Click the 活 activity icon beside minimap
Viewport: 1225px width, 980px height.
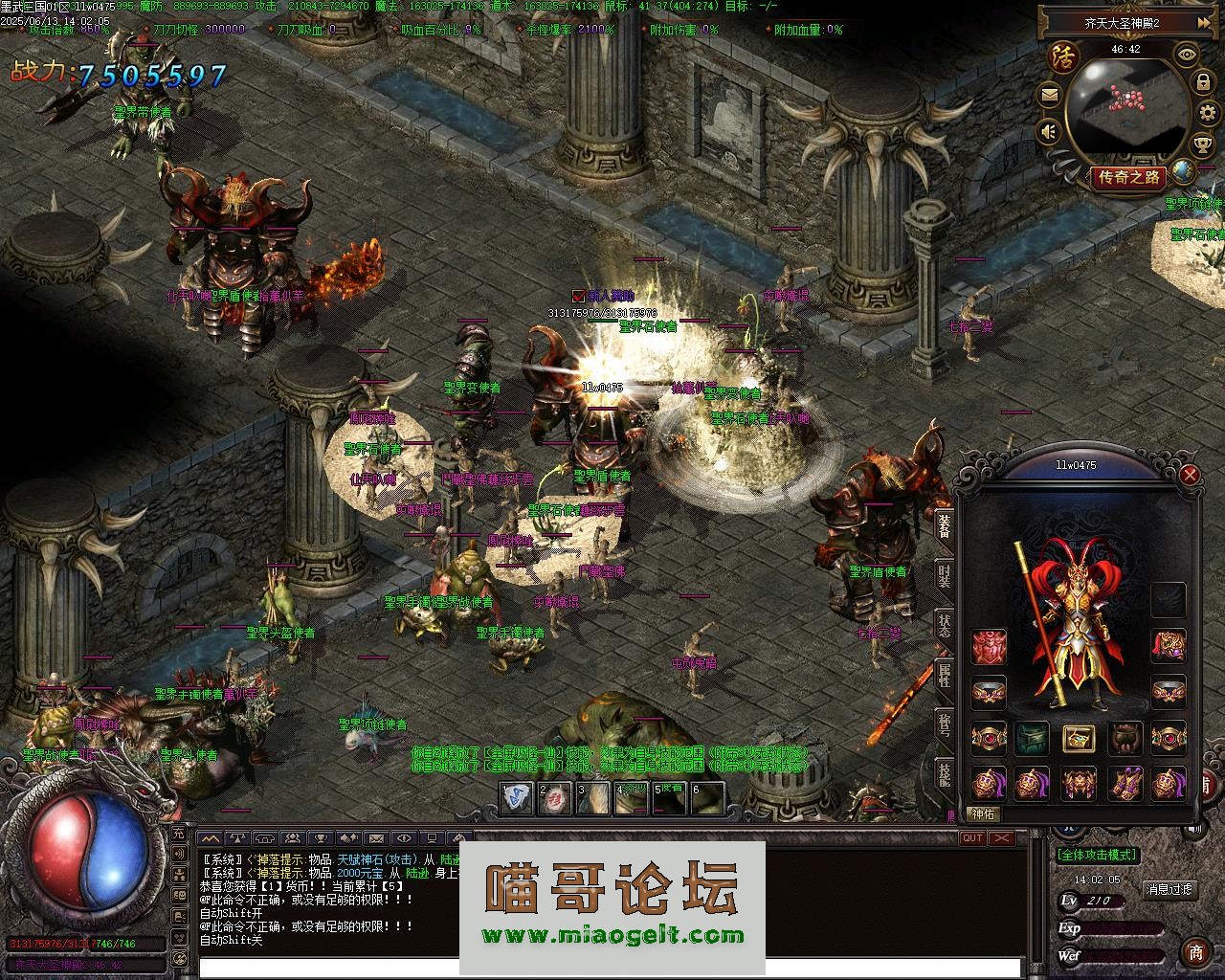1062,56
